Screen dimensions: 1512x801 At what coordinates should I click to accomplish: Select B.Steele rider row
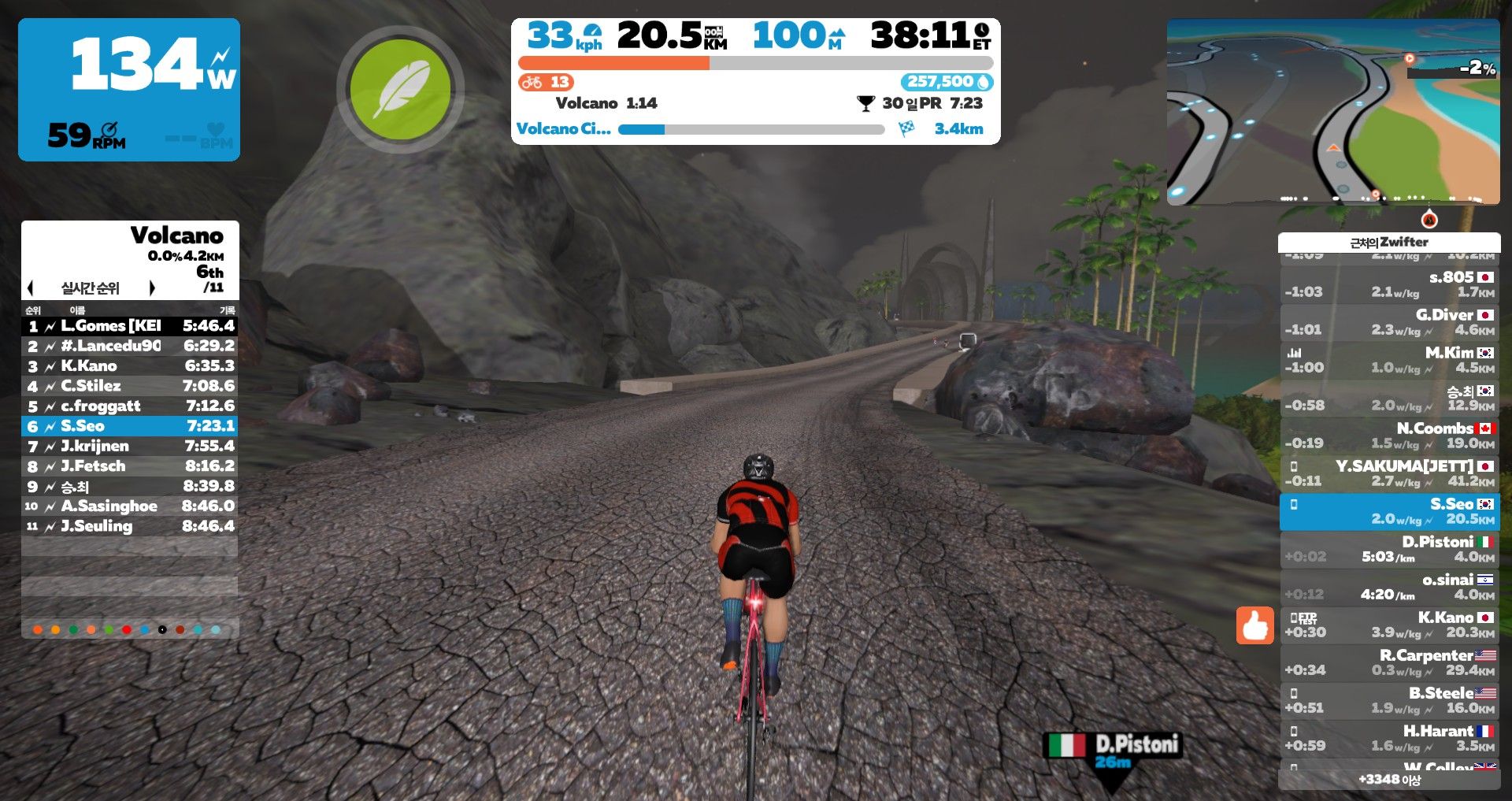click(1389, 700)
